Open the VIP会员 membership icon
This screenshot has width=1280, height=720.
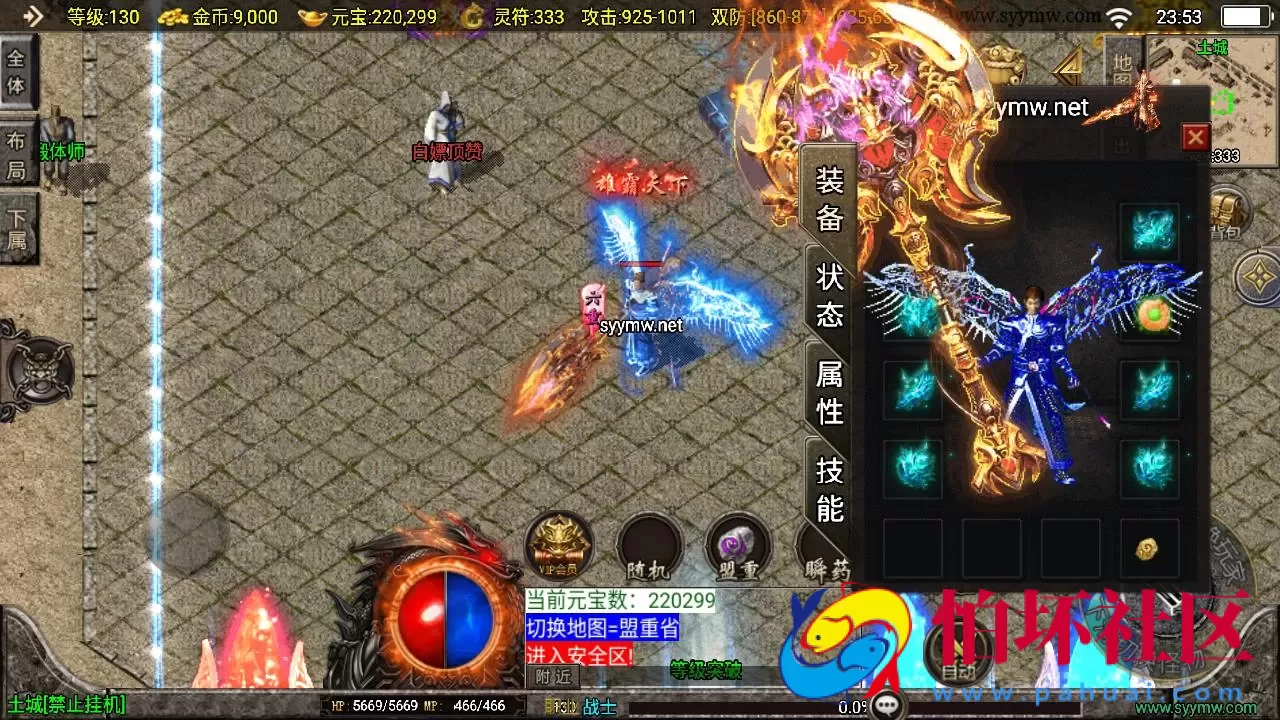tap(558, 545)
